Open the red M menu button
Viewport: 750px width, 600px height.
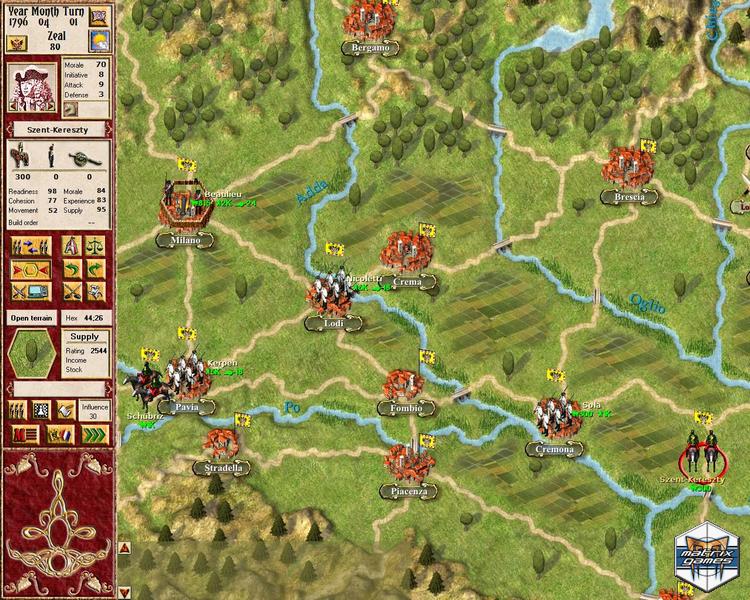click(x=26, y=433)
